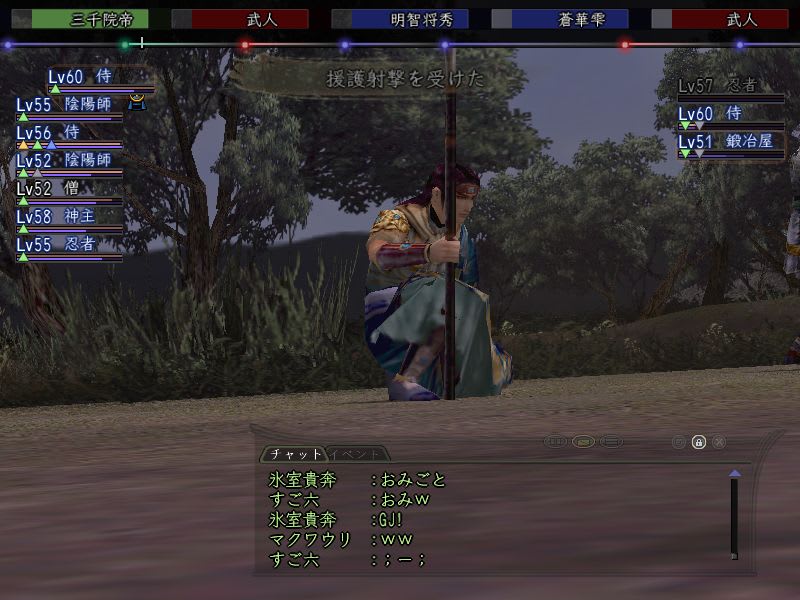Target party member Lv56 侍
This screenshot has height=600, width=800.
[50, 132]
